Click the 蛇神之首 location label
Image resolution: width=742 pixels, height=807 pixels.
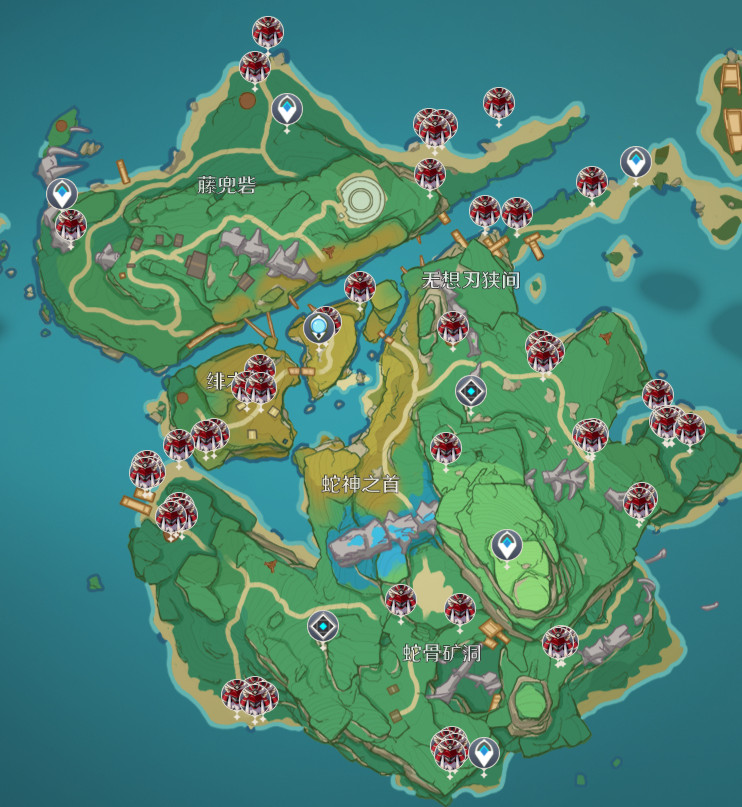pyautogui.click(x=361, y=484)
